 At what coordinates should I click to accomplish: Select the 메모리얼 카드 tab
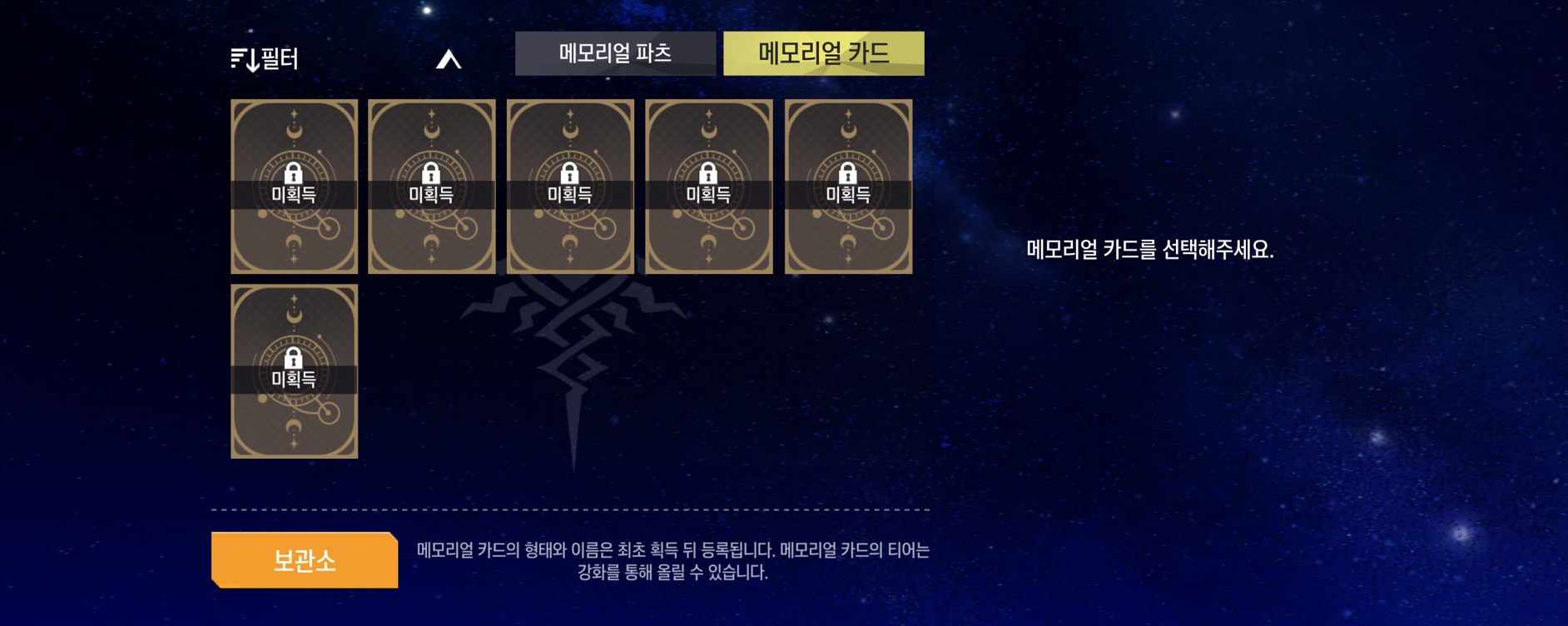823,54
